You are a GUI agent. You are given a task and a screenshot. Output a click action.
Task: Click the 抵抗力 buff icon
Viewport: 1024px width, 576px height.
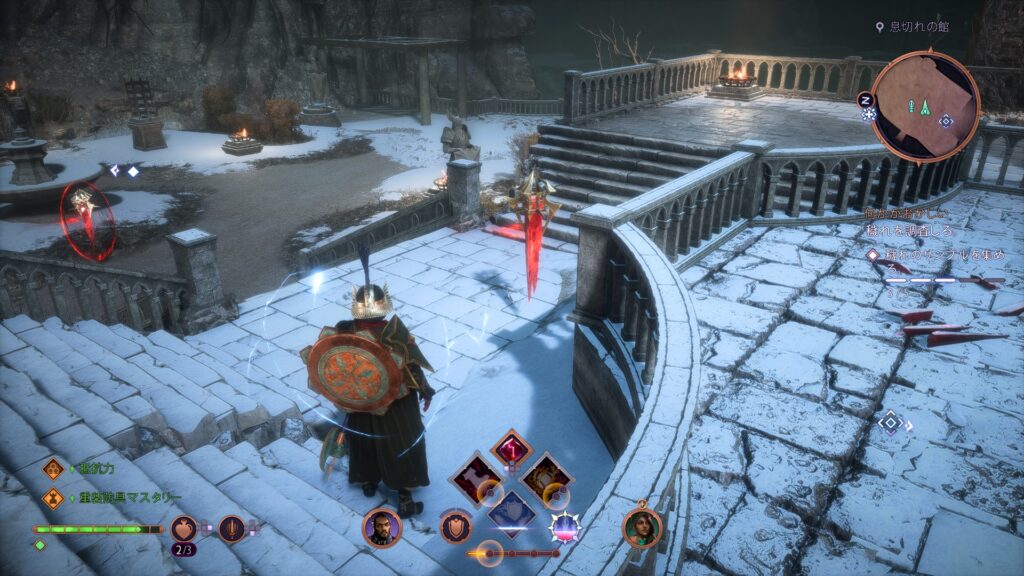(x=52, y=468)
